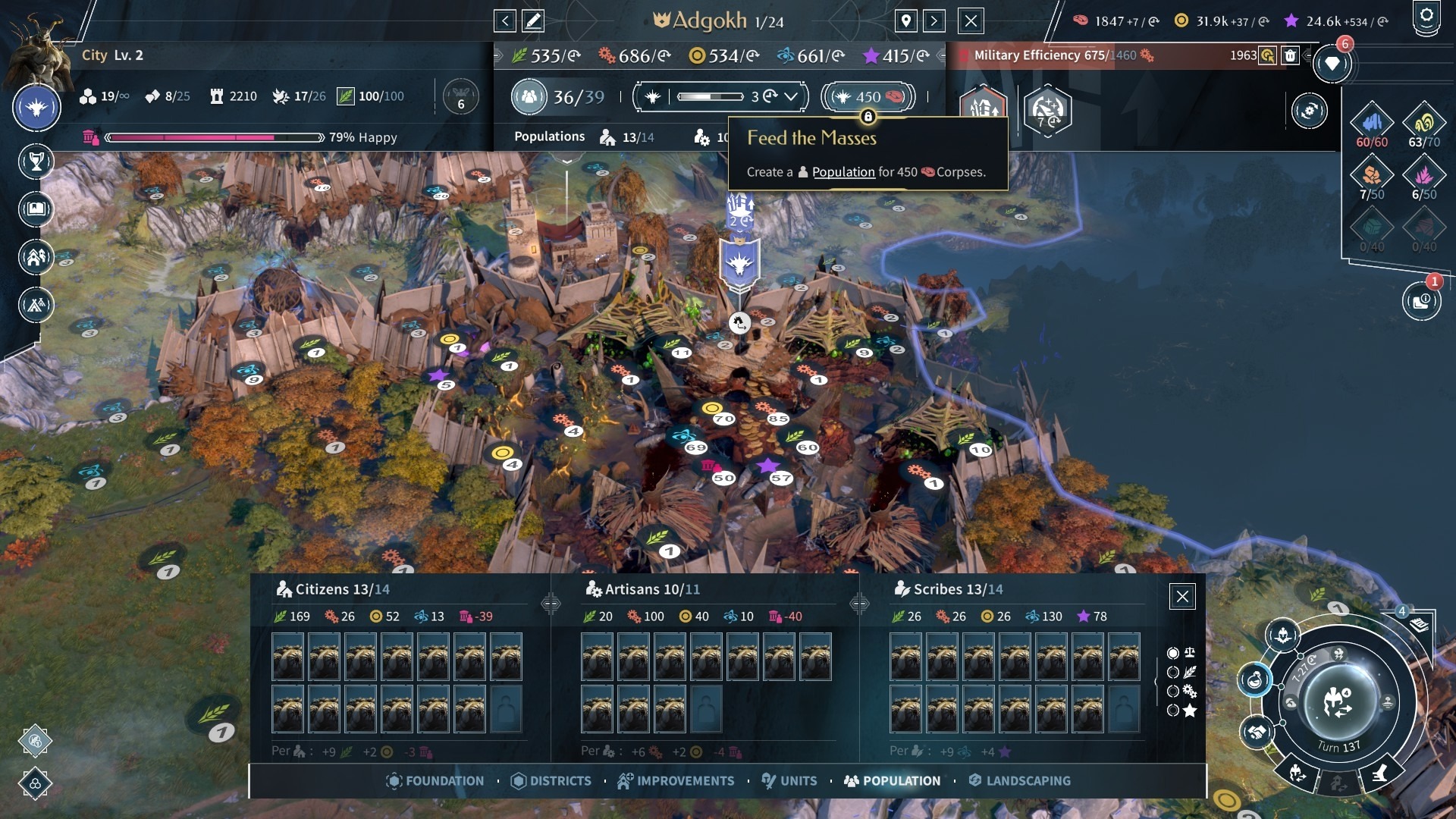Image resolution: width=1456 pixels, height=819 pixels.
Task: Center the camera on the city pin
Action: pos(906,21)
